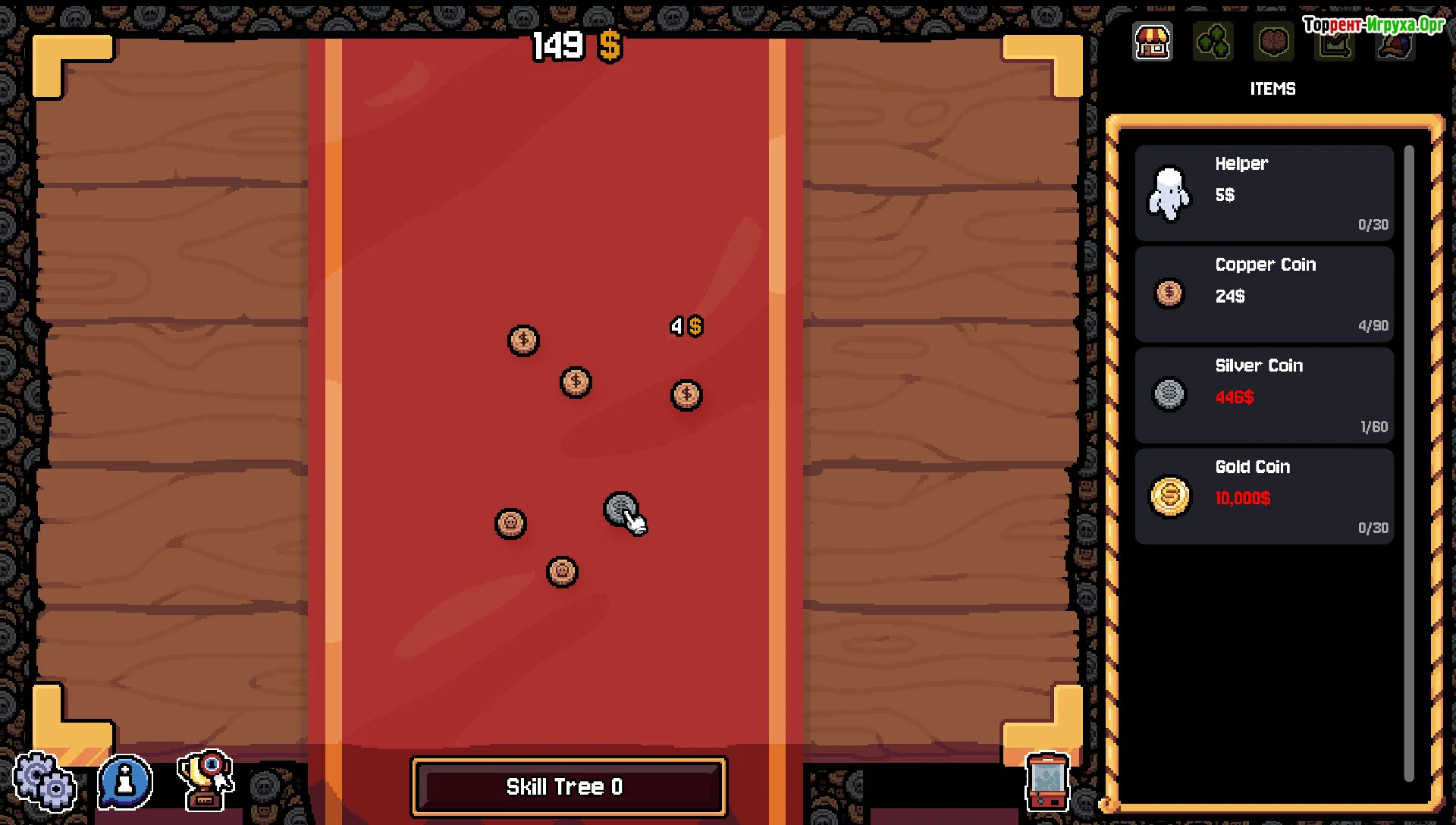
Task: Open the red claw machine icon
Action: tap(1047, 782)
